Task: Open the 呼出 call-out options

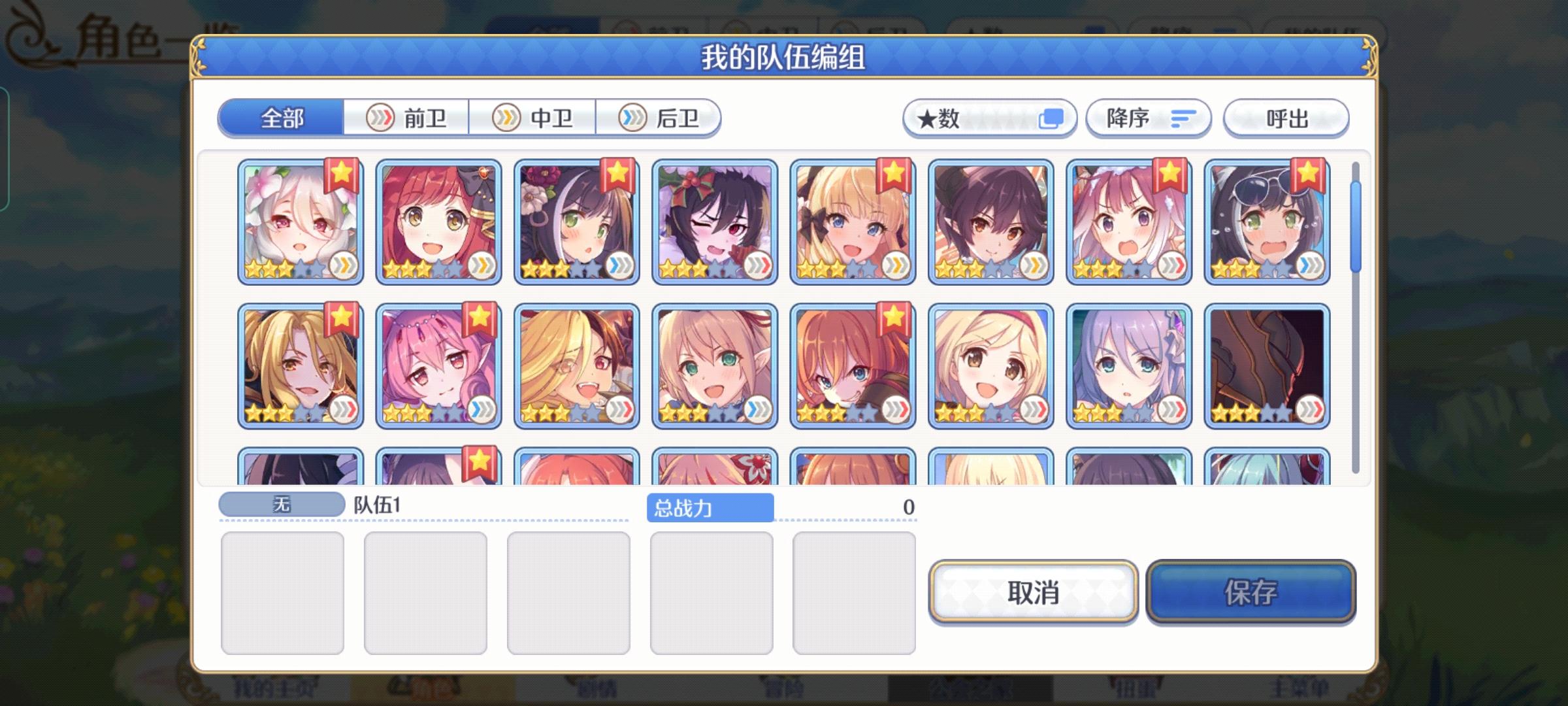Action: point(1284,118)
